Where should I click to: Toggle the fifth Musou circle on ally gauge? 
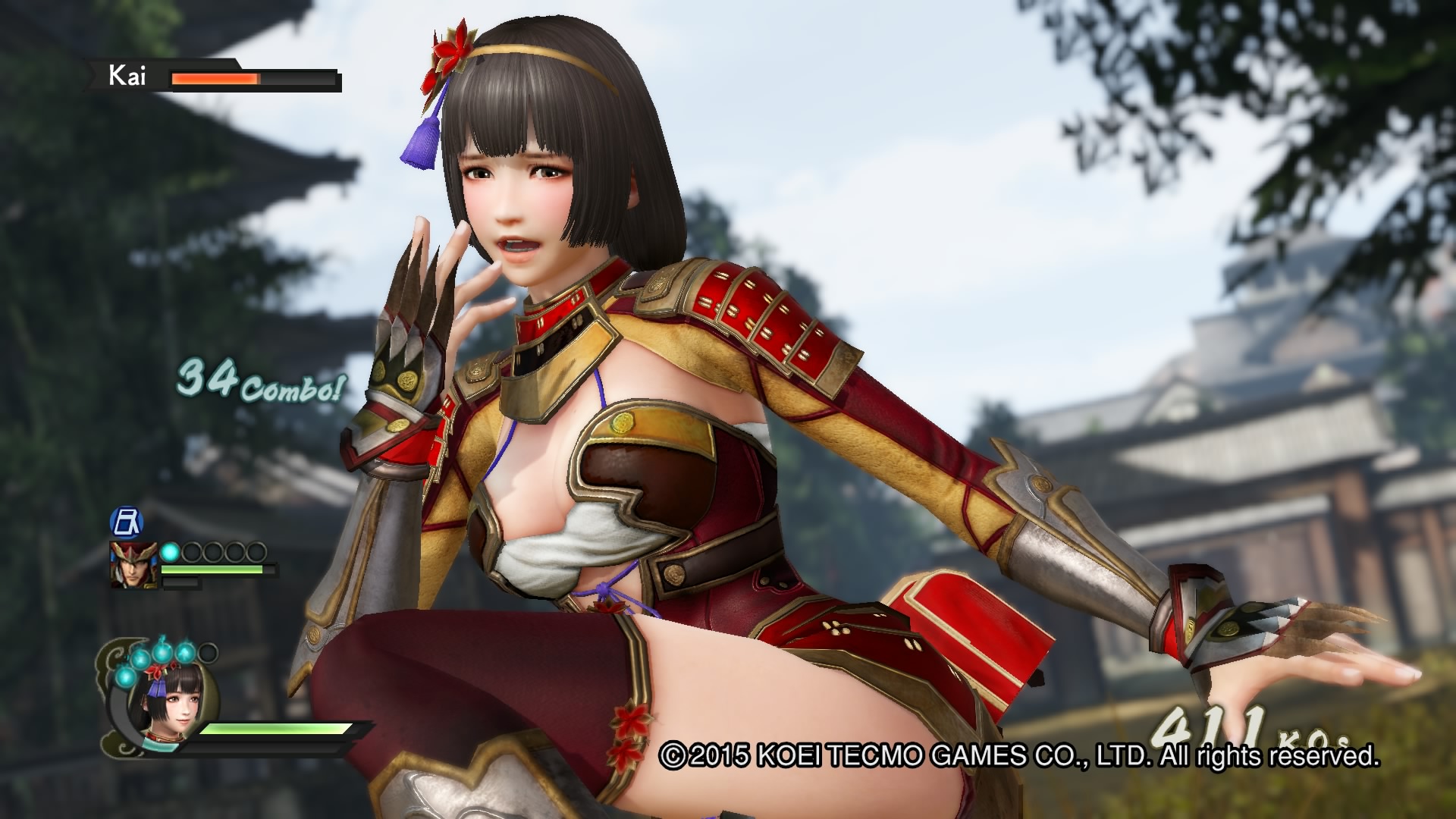256,552
